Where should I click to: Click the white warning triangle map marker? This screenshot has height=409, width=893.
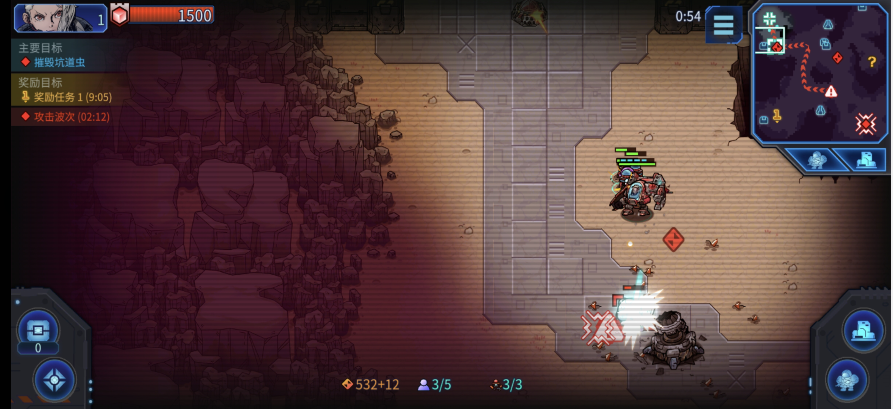[x=831, y=91]
